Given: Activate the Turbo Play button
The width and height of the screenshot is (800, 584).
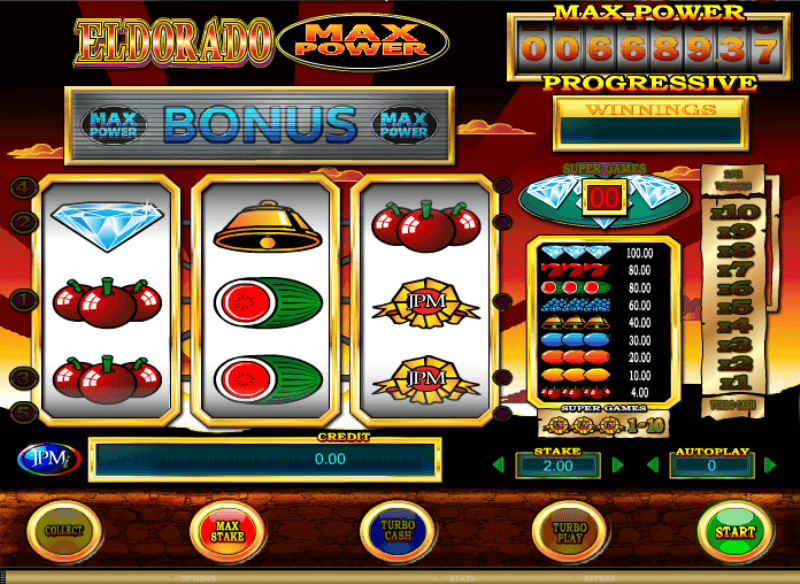Looking at the screenshot, I should (x=567, y=531).
